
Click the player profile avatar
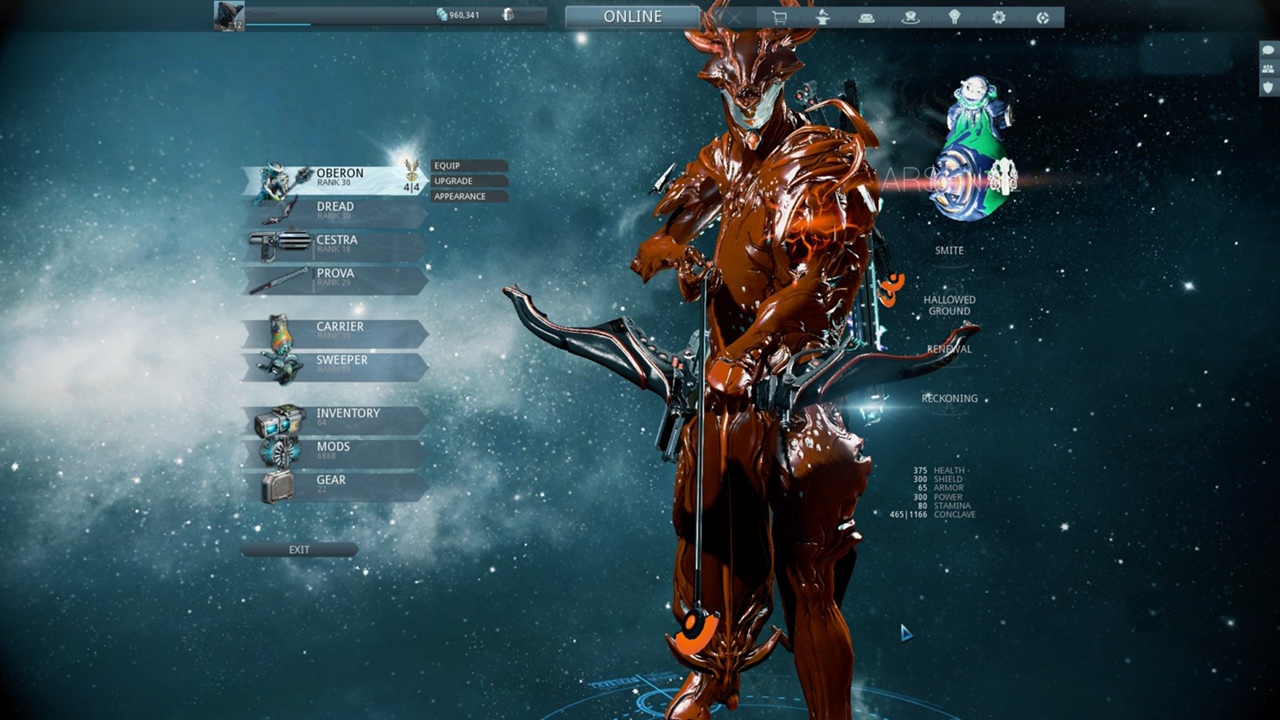[x=229, y=16]
